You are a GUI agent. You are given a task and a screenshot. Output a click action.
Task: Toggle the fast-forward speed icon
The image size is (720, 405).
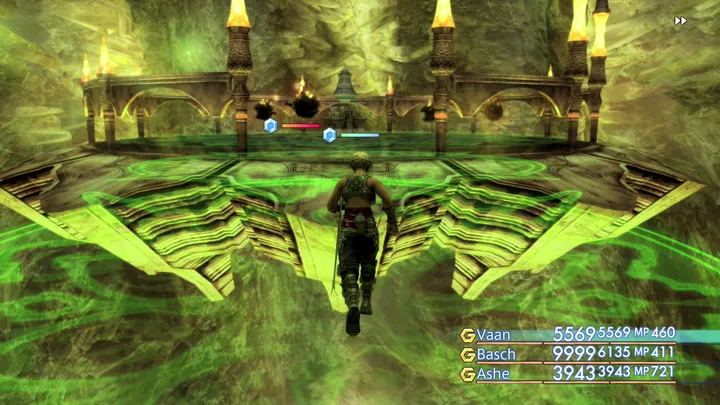click(x=681, y=20)
